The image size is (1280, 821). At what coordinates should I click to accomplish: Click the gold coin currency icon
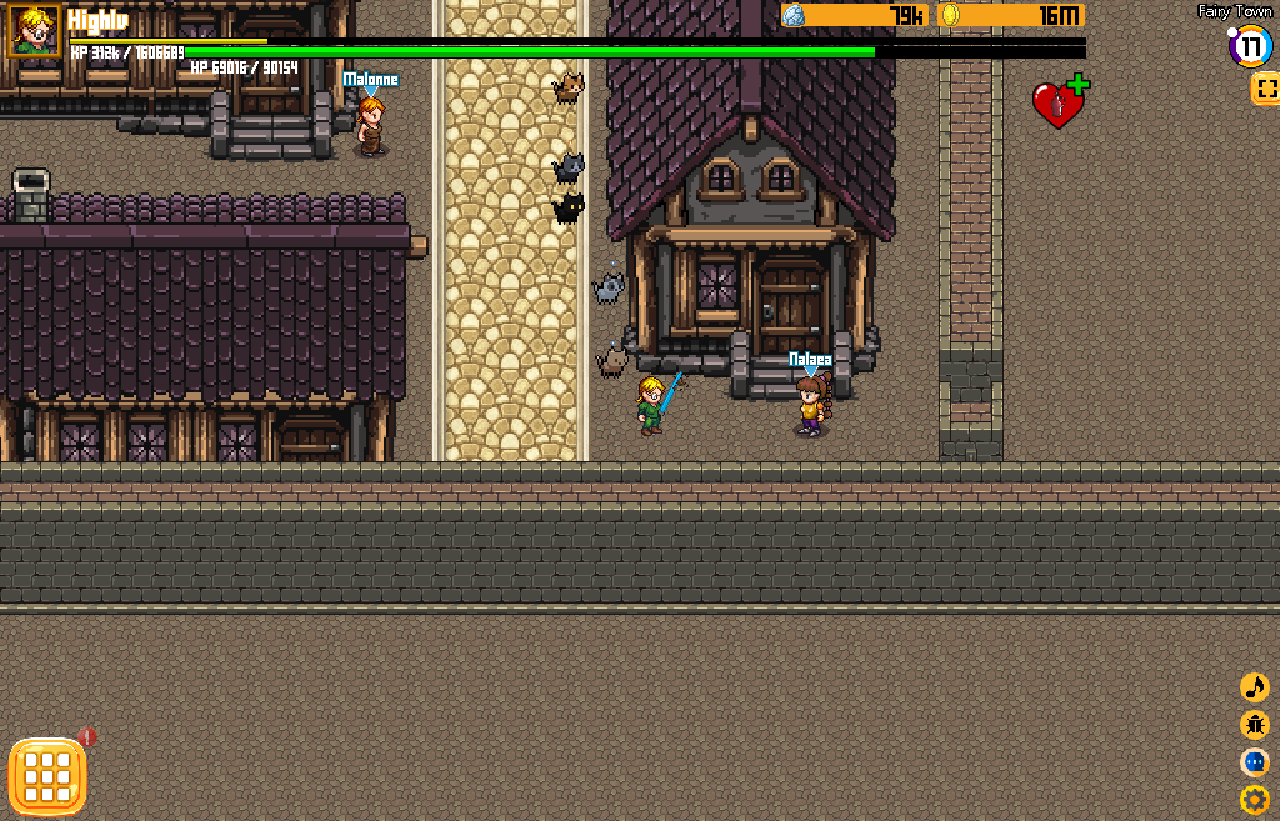click(950, 15)
